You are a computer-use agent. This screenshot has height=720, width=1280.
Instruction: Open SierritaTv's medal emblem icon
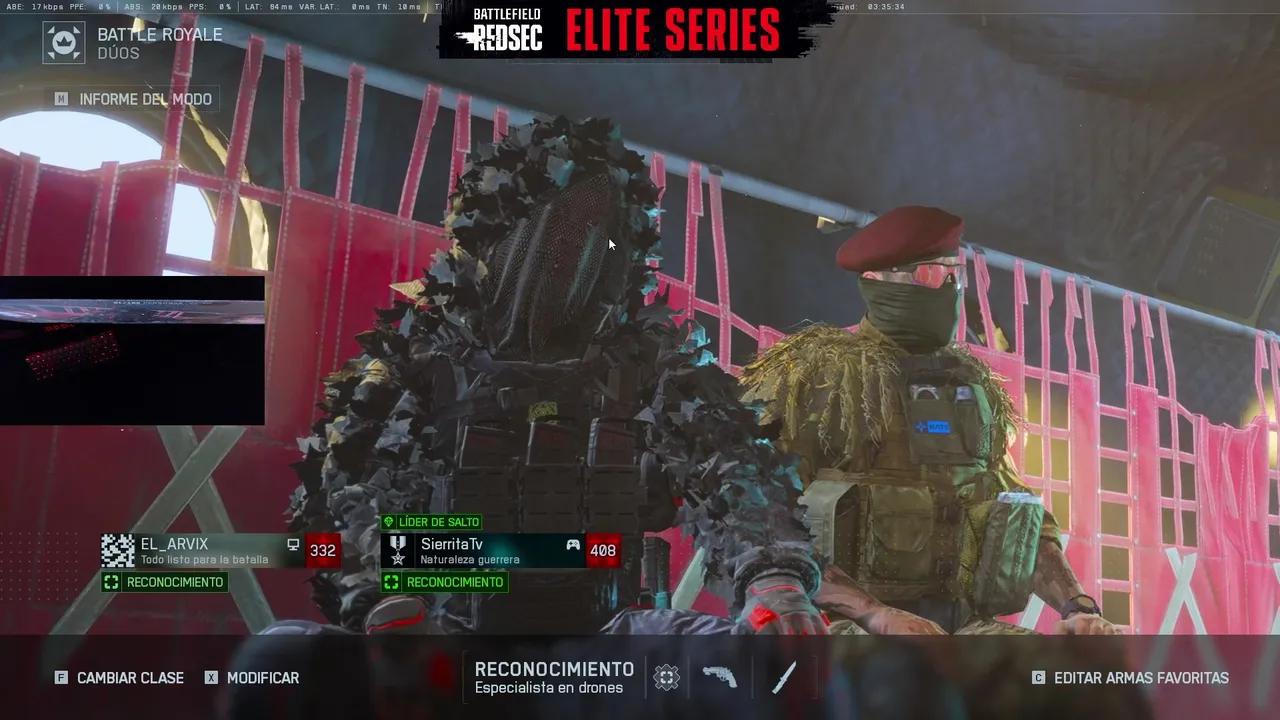(399, 550)
